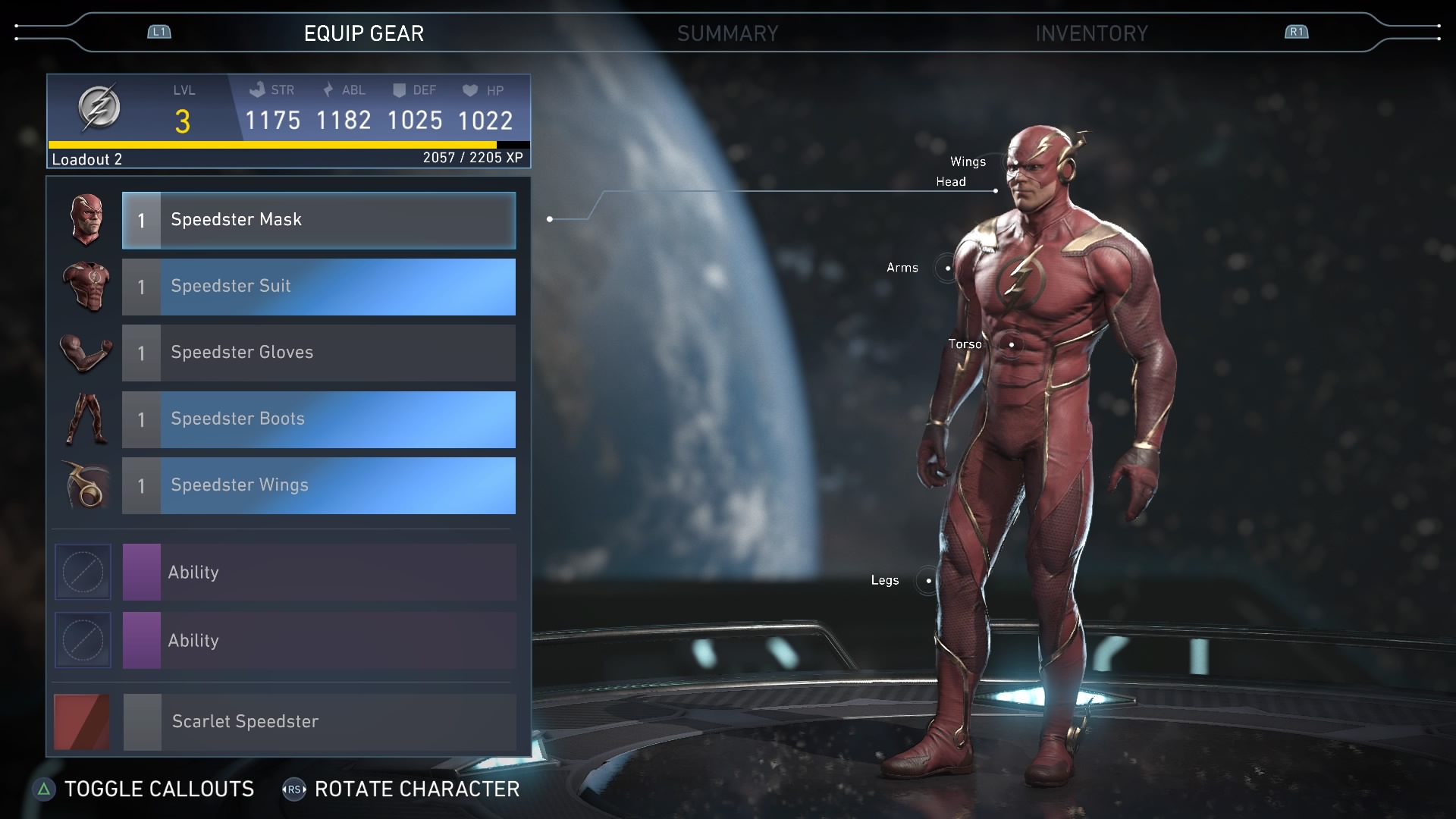The width and height of the screenshot is (1456, 819).
Task: Click the Head callout label
Action: tap(950, 181)
